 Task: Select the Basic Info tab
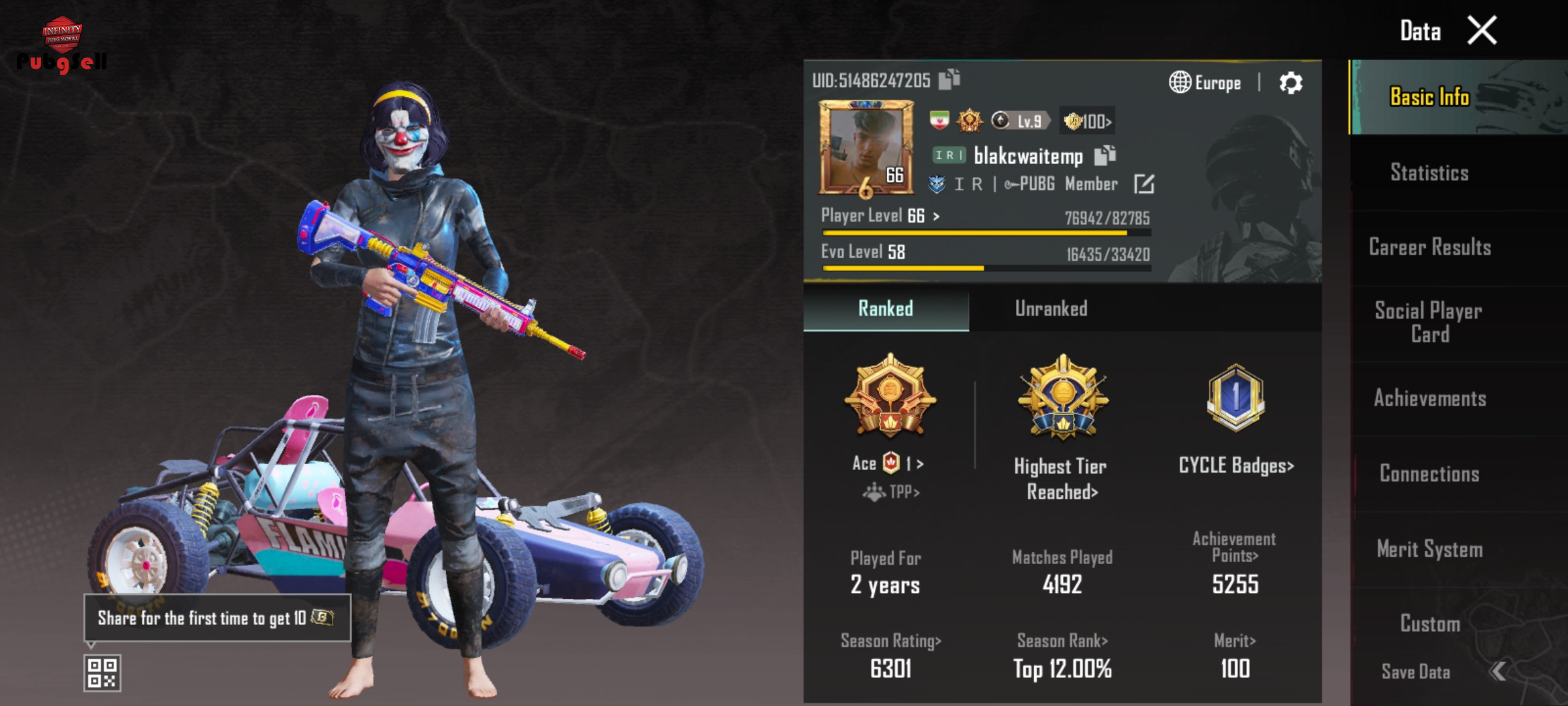click(1429, 97)
